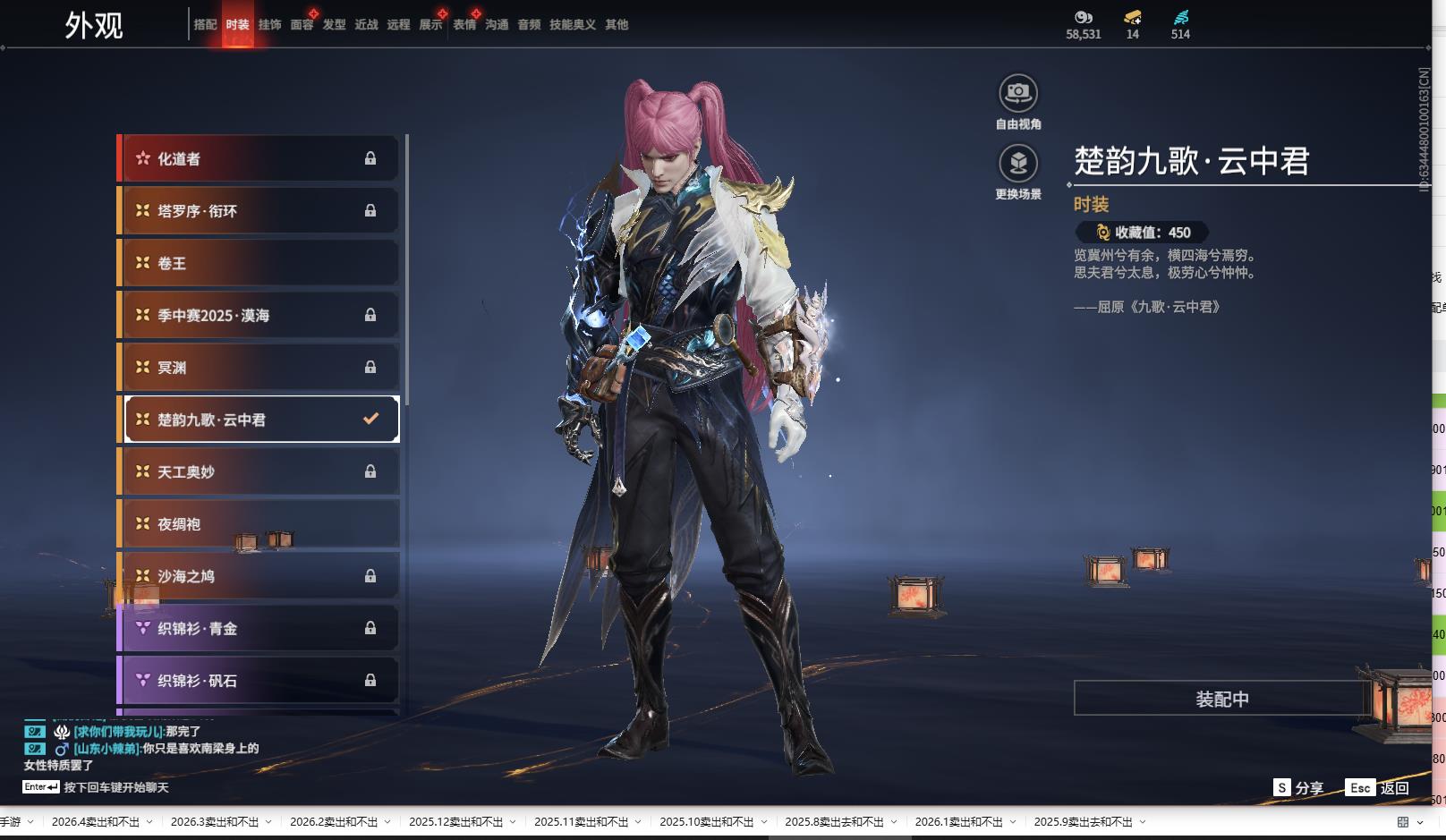Screen dimensions: 1446x840
Task: Open the 技能奥义 tab
Action: tap(572, 25)
